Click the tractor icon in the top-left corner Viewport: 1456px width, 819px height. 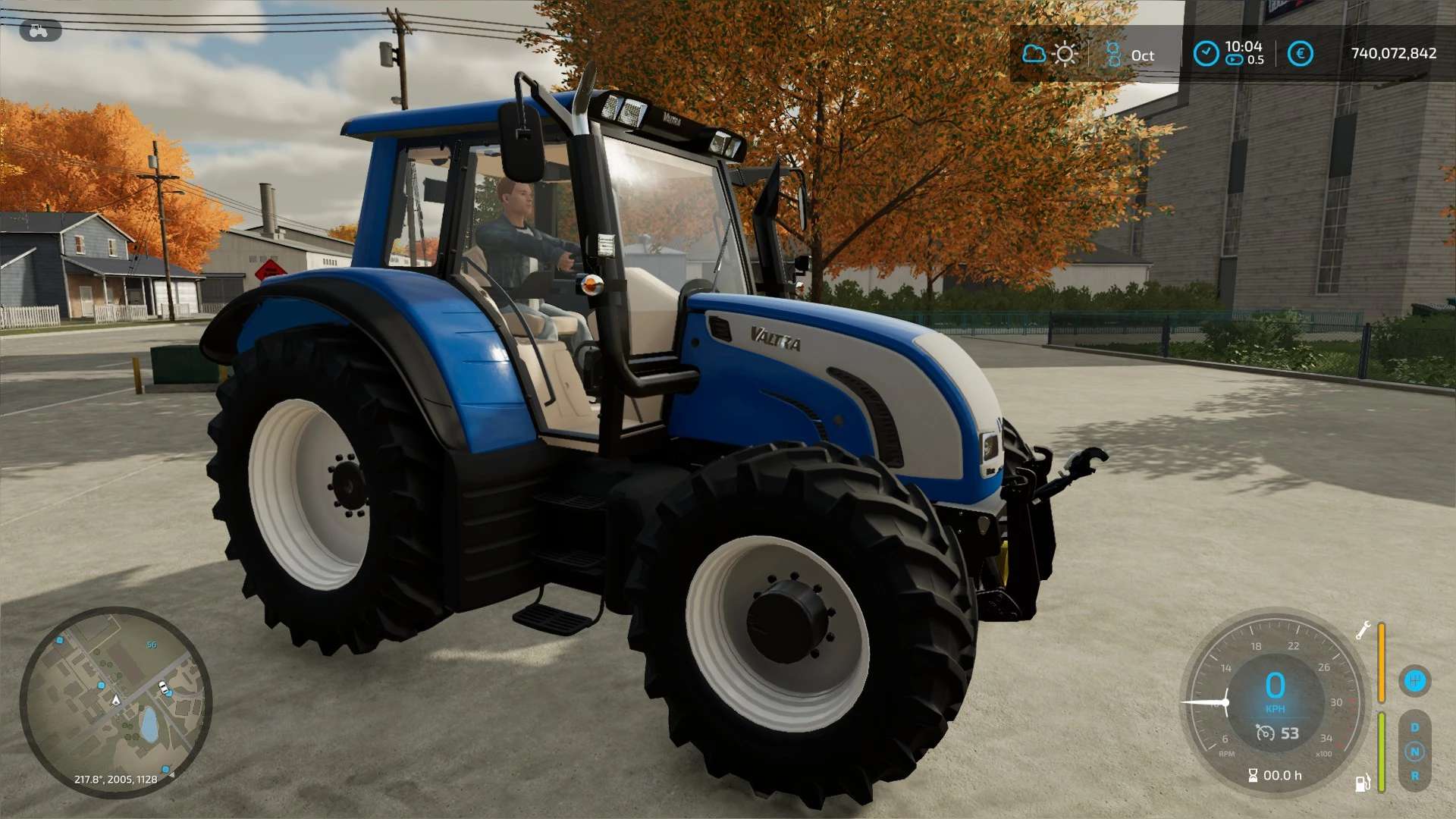39,31
